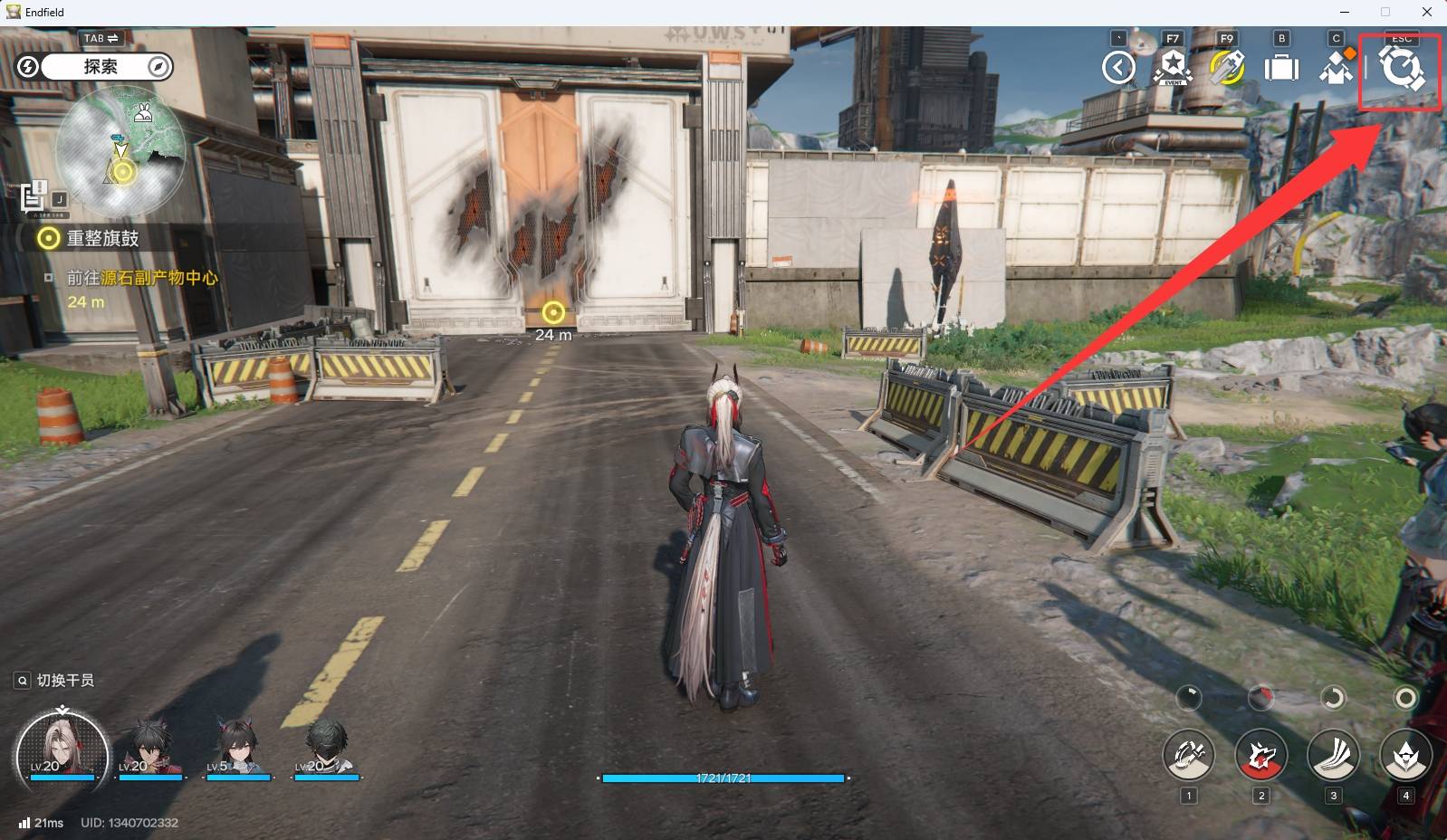1447x840 pixels.
Task: Open the Event star badge icon
Action: point(1173,68)
